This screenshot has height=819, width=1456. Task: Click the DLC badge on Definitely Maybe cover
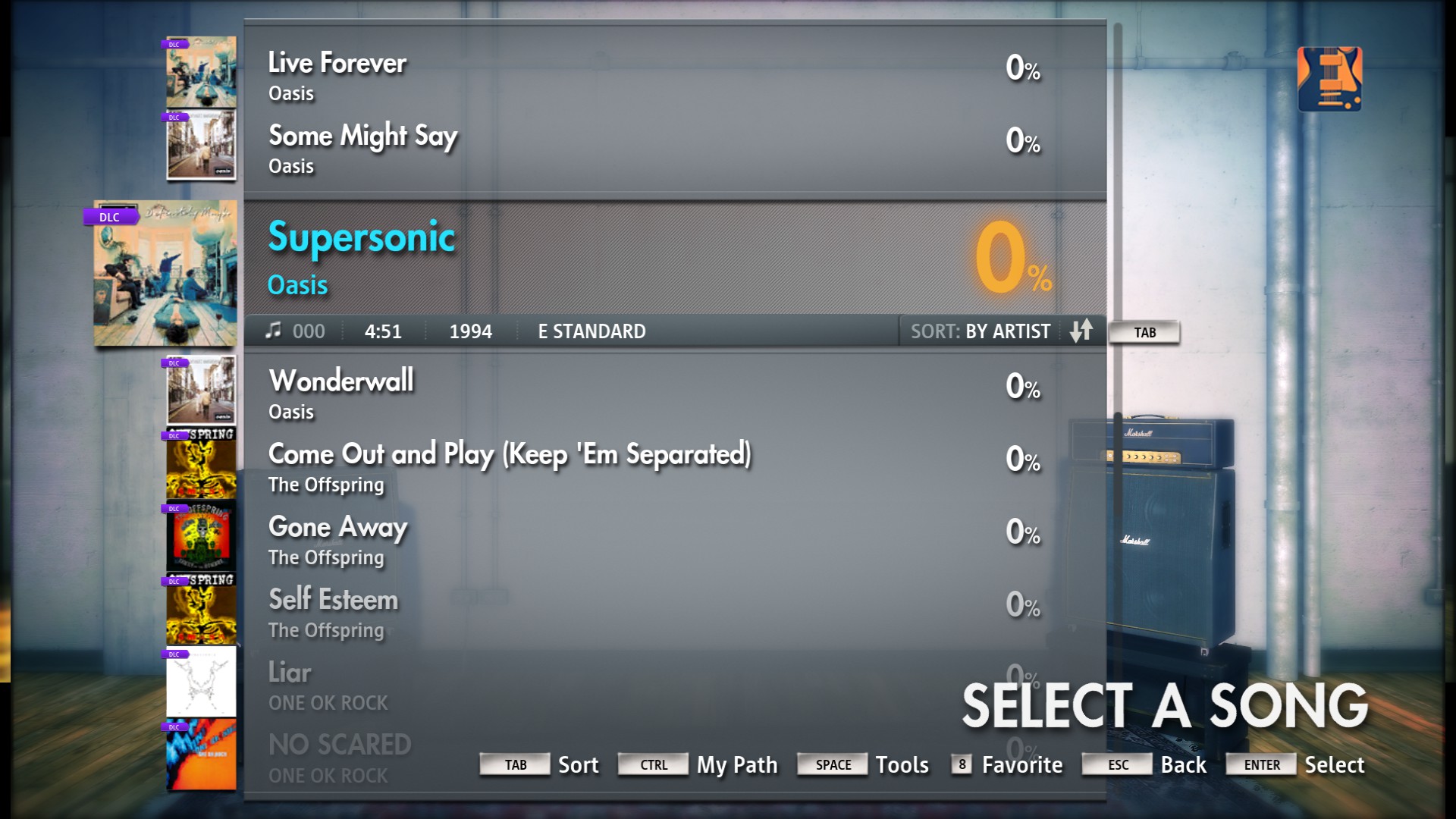pyautogui.click(x=108, y=217)
